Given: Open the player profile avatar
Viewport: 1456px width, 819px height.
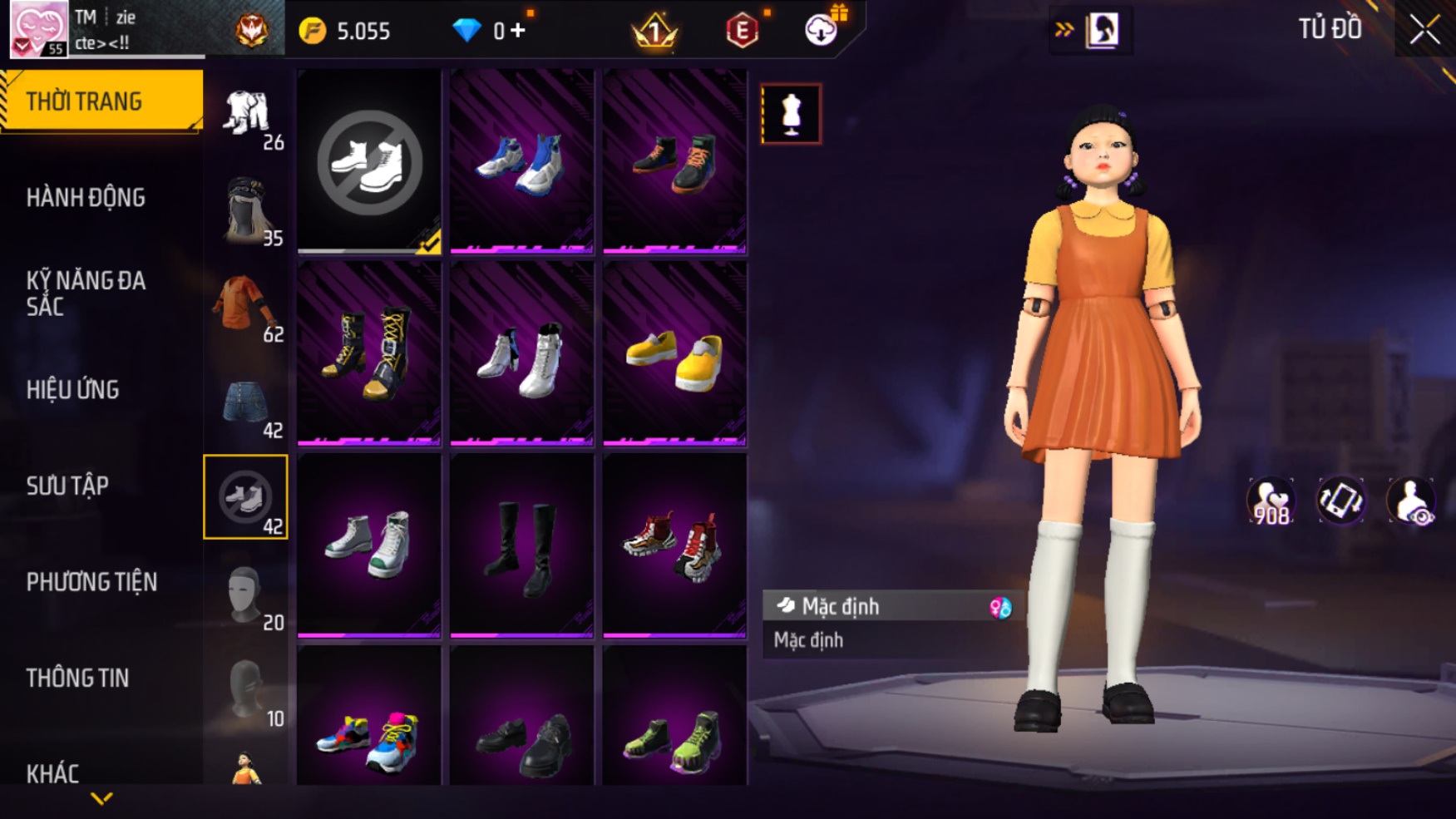Looking at the screenshot, I should [x=38, y=29].
